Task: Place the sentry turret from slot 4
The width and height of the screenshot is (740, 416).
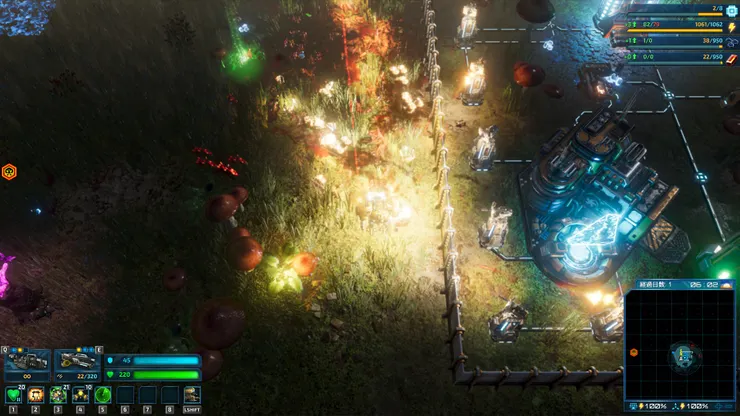Action: pyautogui.click(x=81, y=395)
